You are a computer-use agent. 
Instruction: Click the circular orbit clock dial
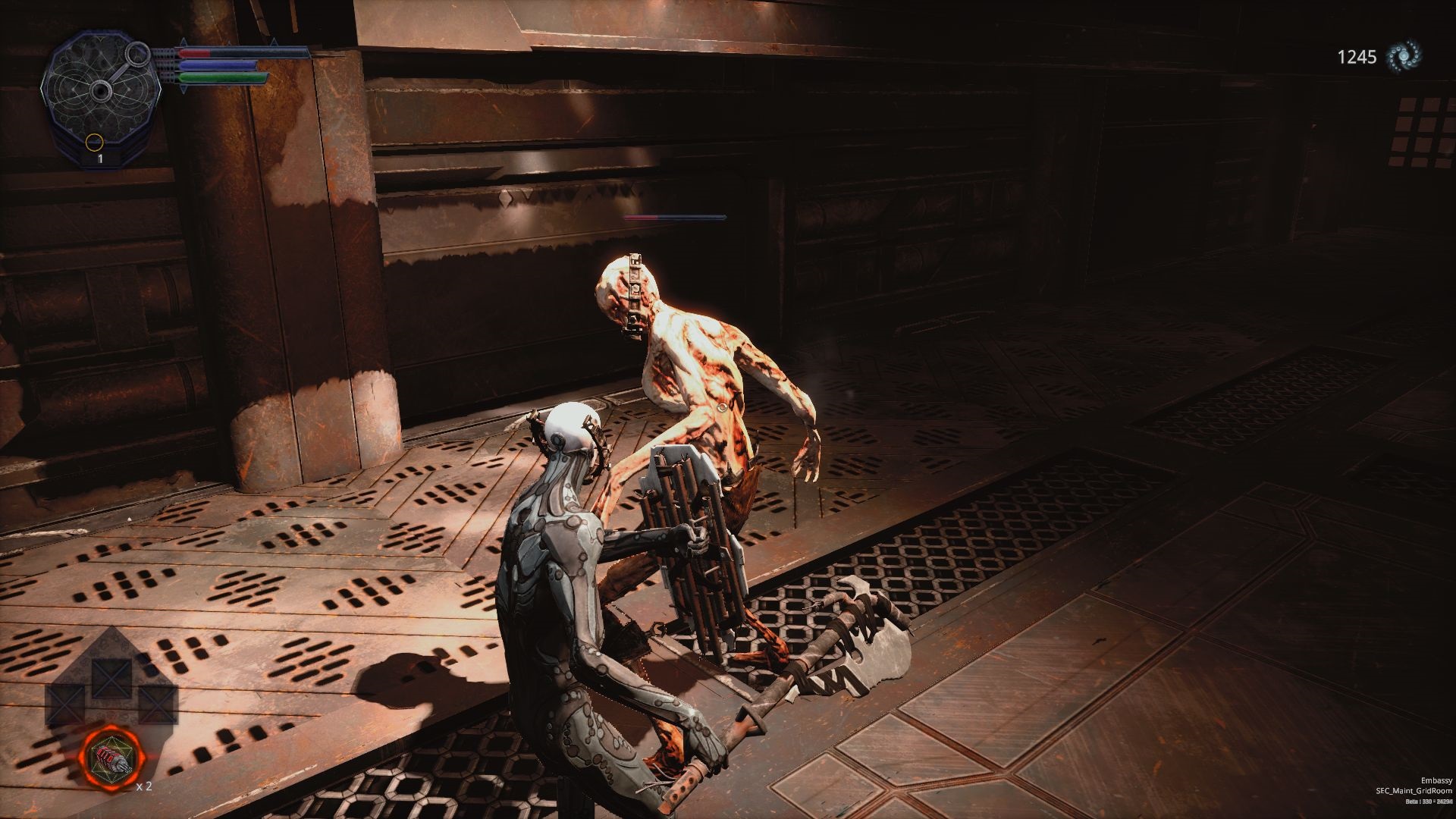[99, 91]
